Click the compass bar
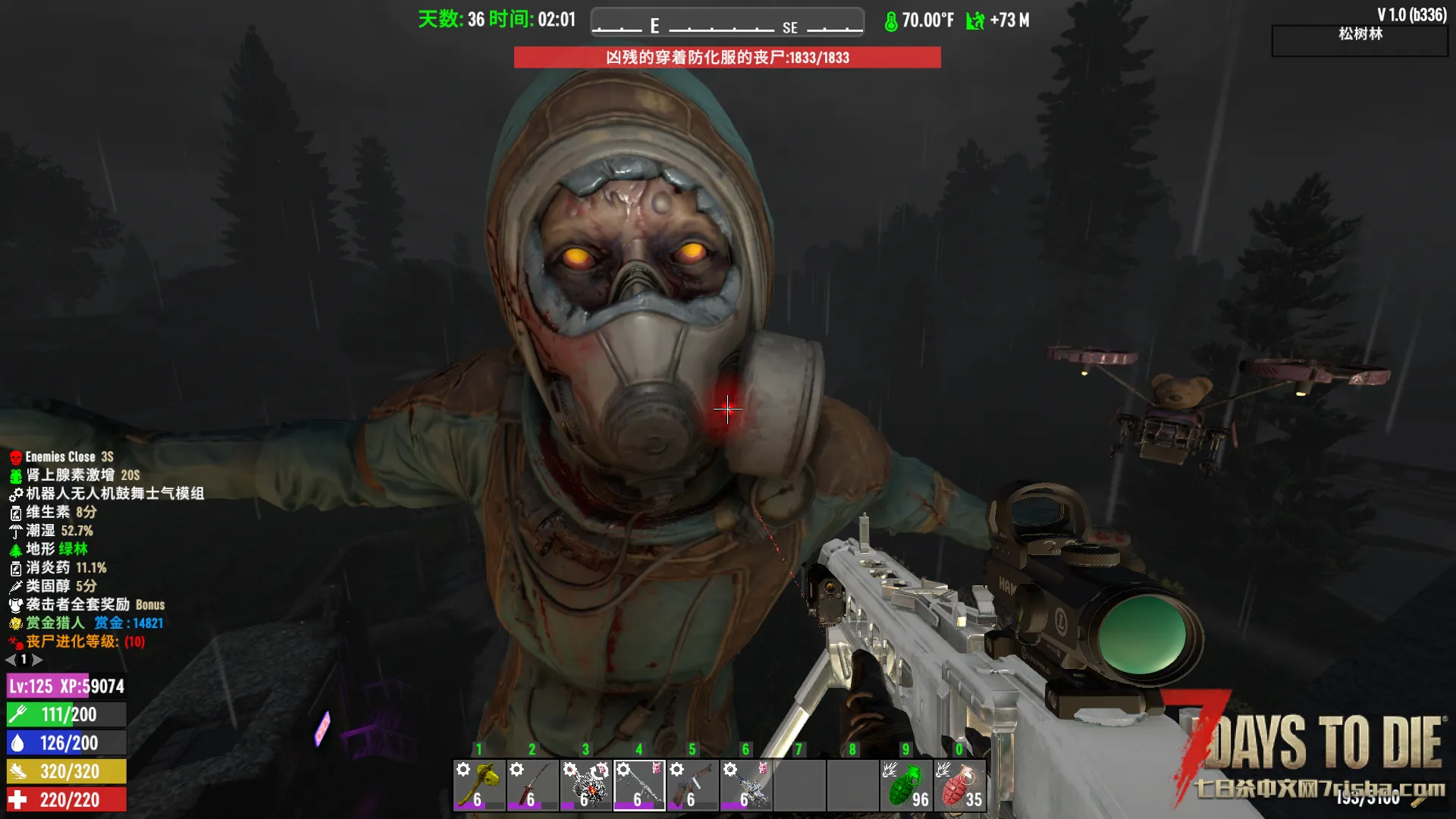The height and width of the screenshot is (819, 1456). pos(727,23)
